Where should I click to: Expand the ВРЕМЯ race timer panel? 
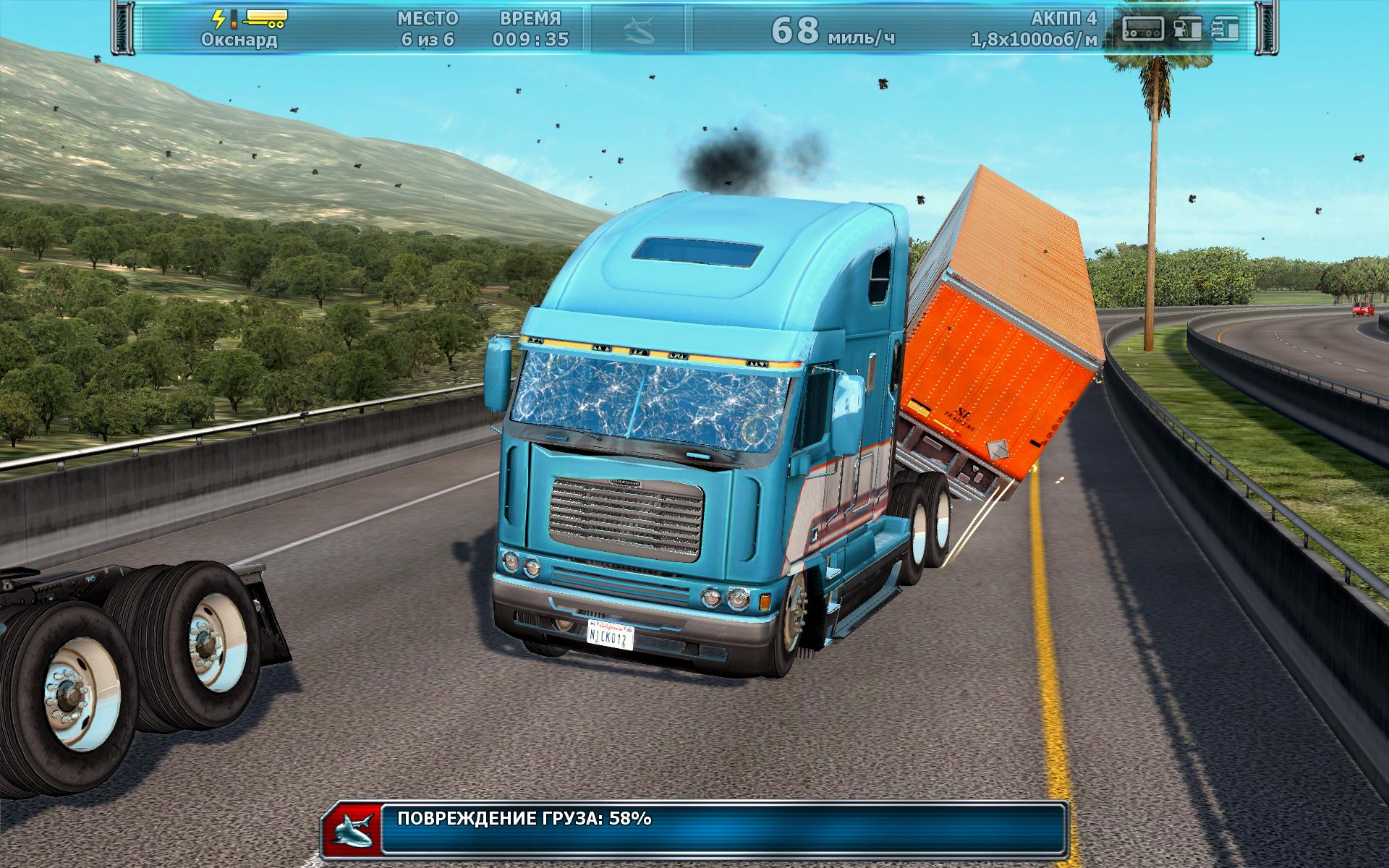(x=530, y=27)
